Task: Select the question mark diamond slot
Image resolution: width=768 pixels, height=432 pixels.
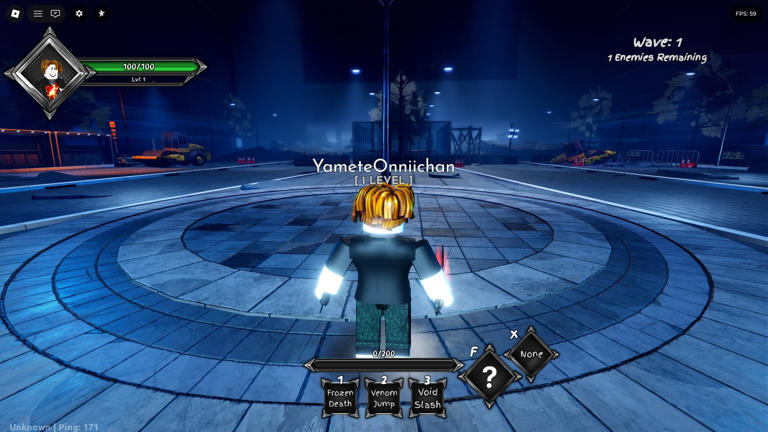Action: [x=489, y=377]
